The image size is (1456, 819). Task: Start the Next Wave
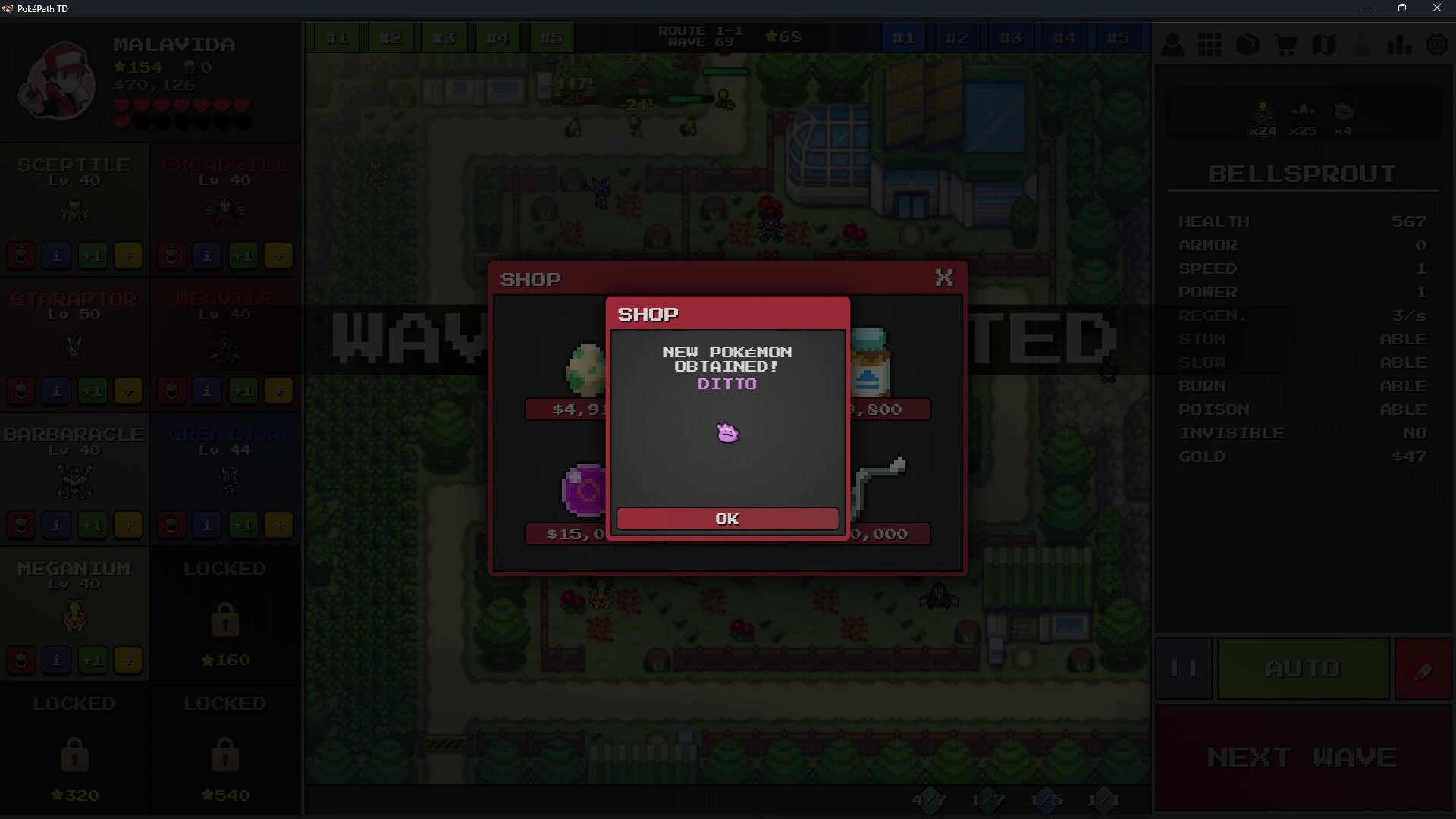click(x=1302, y=757)
